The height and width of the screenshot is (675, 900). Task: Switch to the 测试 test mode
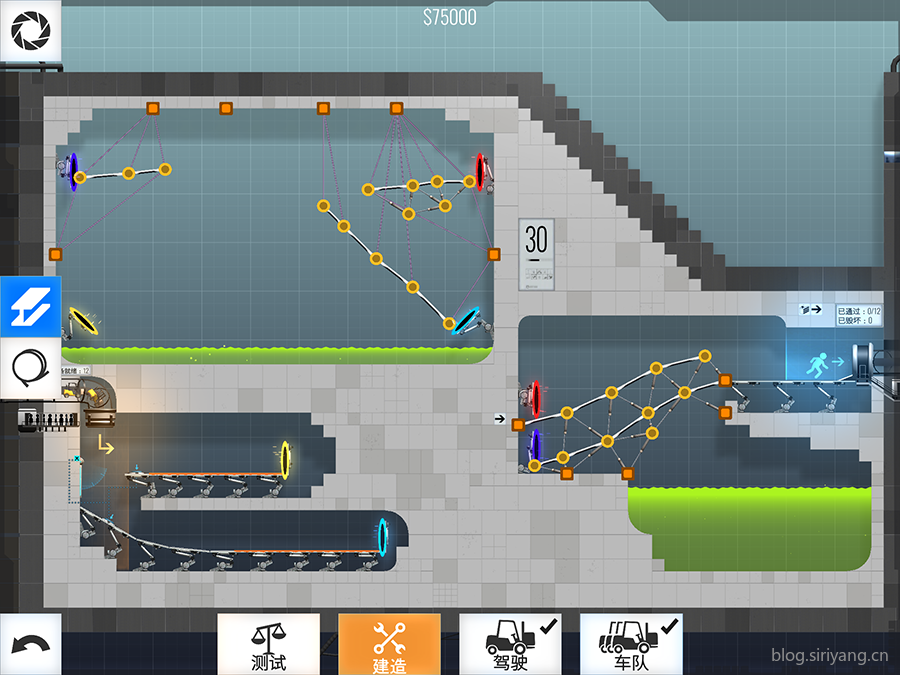(x=268, y=644)
